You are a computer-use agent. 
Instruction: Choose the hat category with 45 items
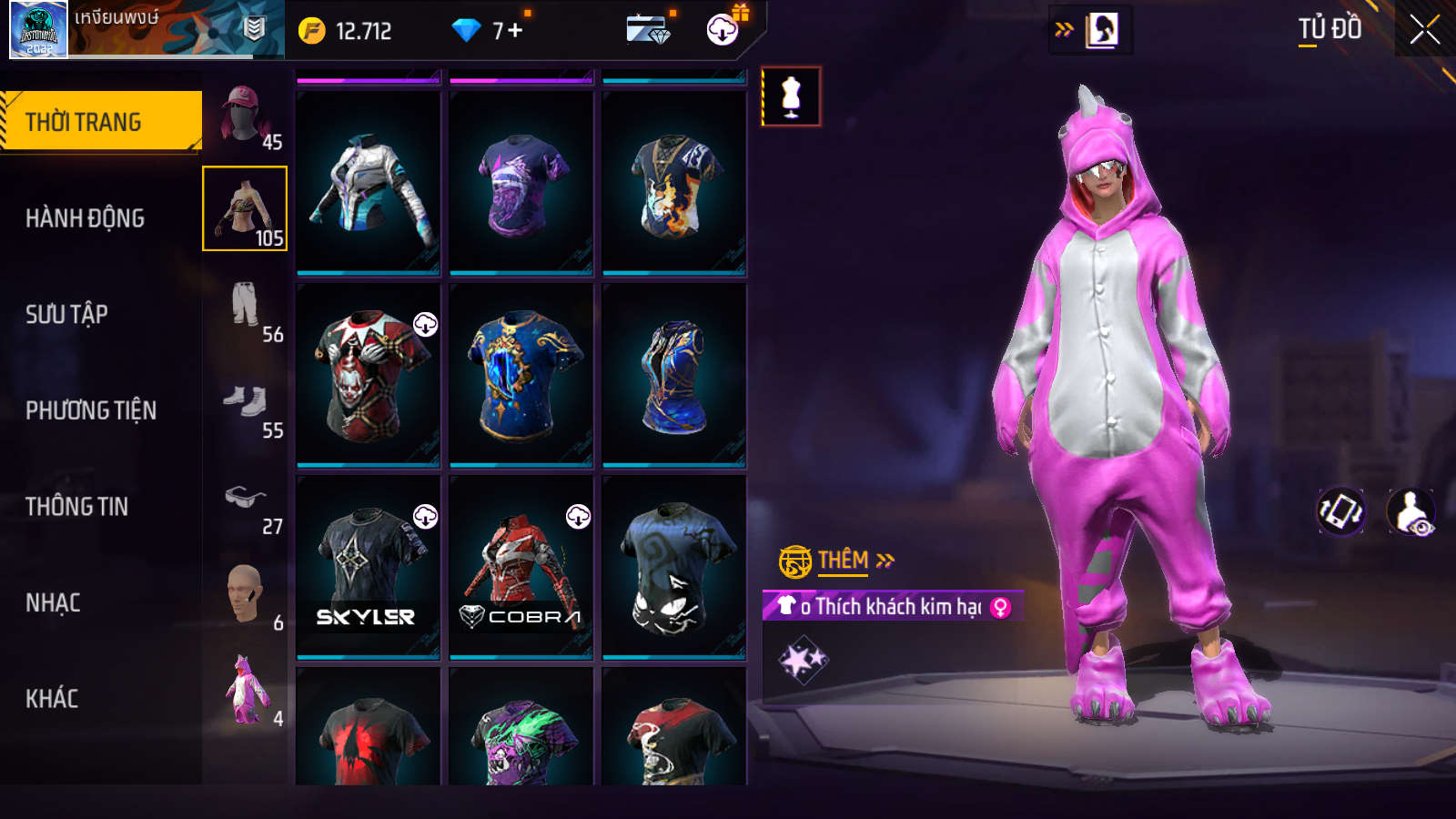[246, 116]
